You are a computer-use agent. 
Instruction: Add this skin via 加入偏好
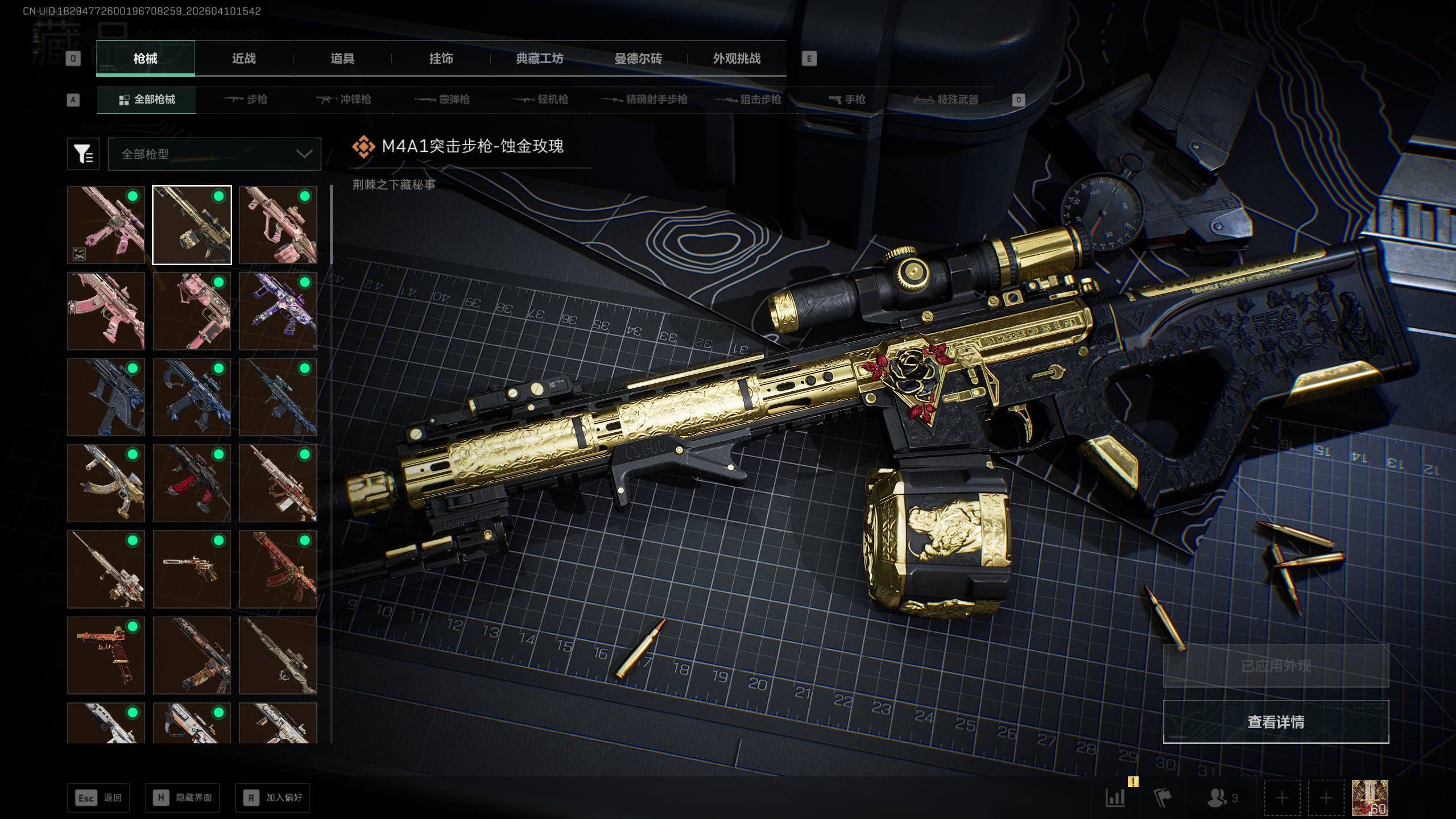(272, 798)
